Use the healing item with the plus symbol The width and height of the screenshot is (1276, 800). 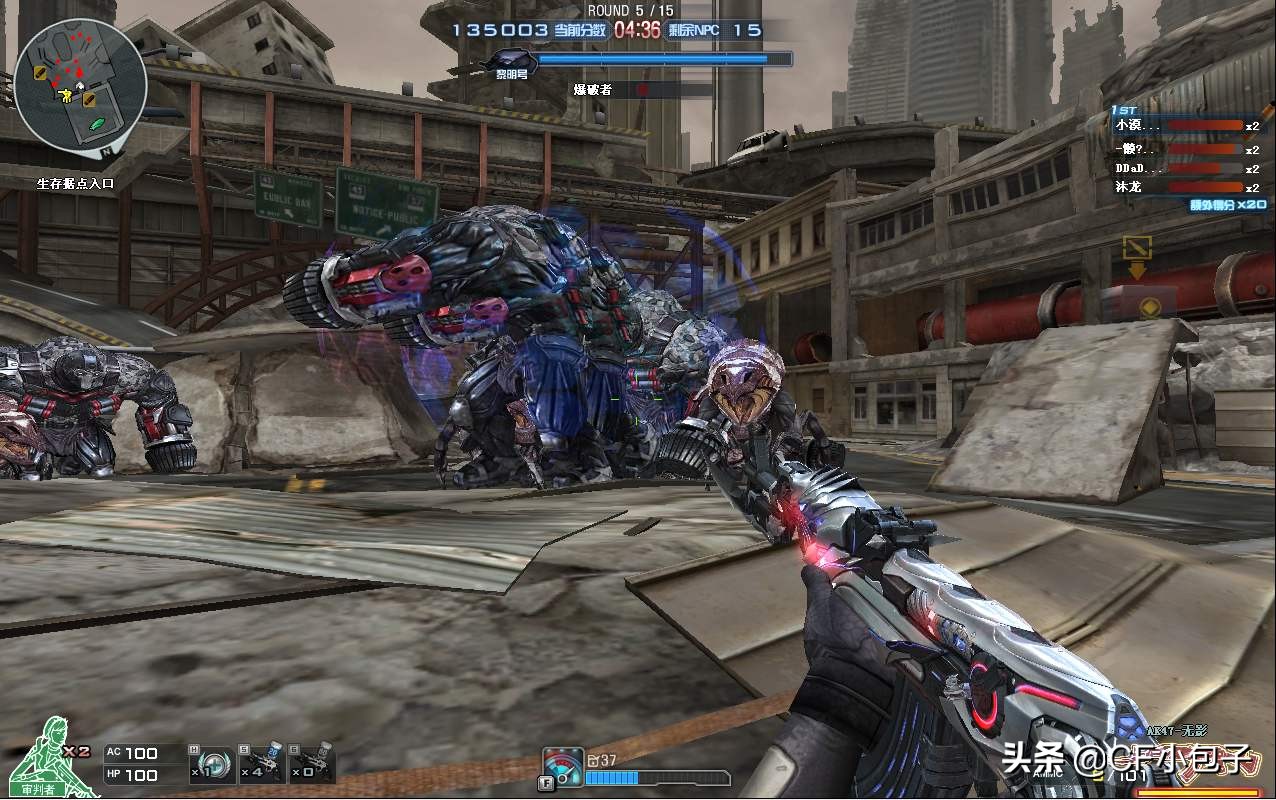[x=212, y=764]
